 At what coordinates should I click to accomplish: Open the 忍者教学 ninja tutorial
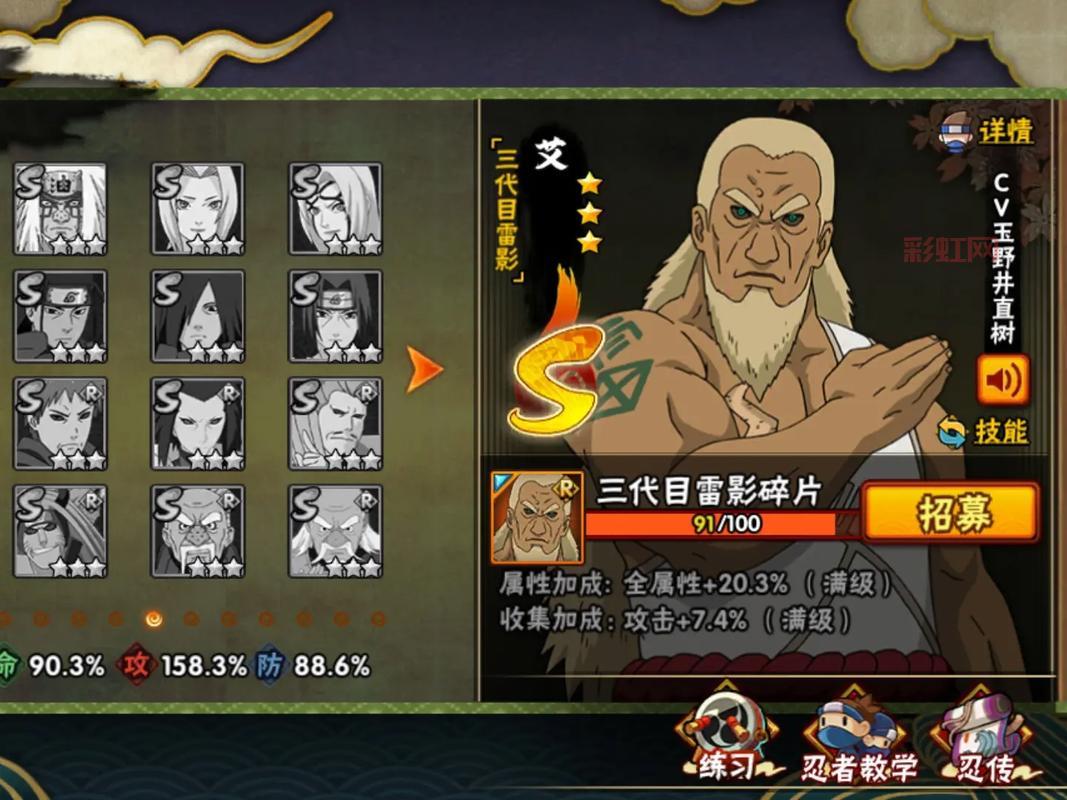(x=860, y=748)
